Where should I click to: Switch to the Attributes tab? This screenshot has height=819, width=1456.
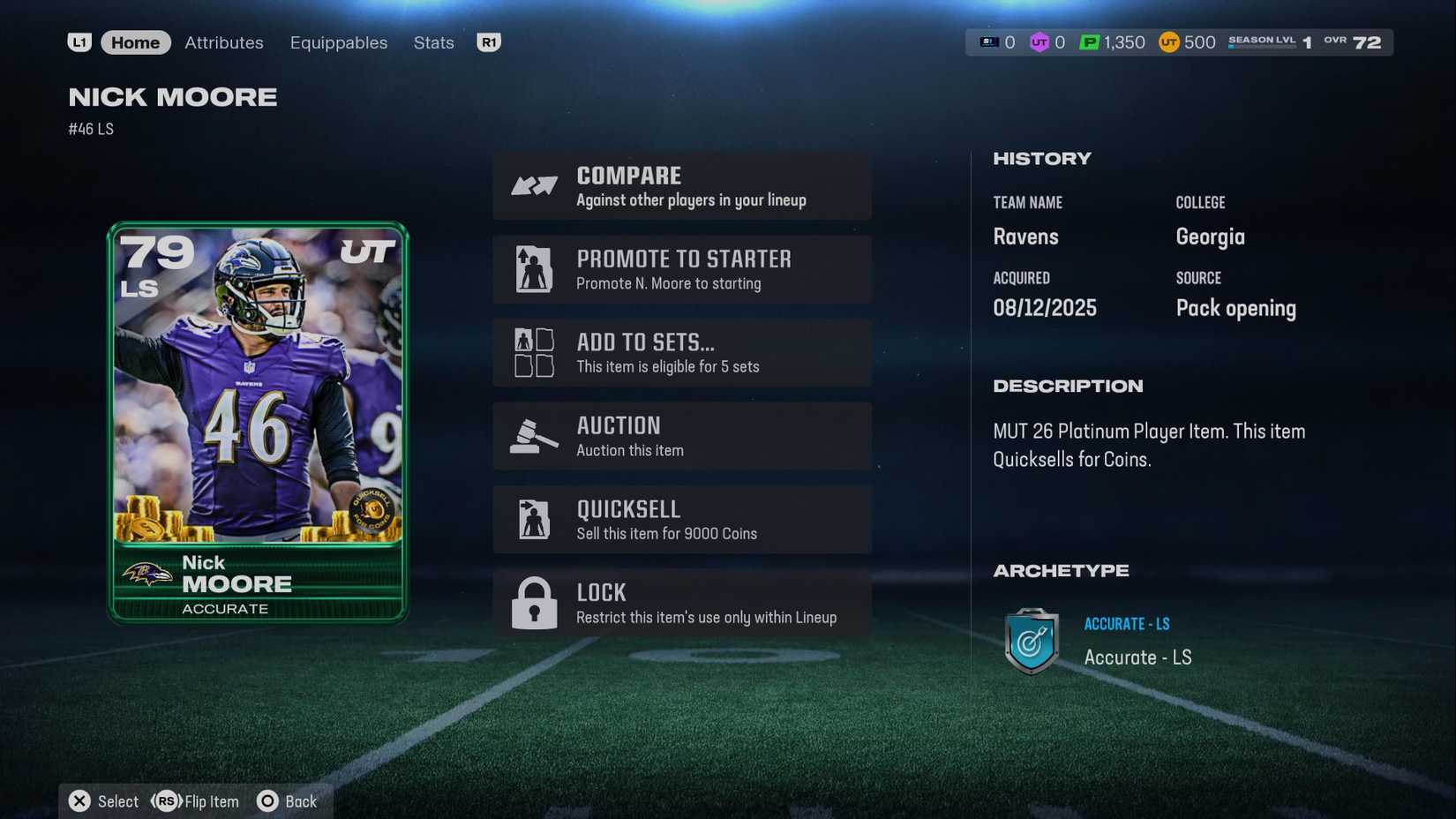pyautogui.click(x=223, y=41)
